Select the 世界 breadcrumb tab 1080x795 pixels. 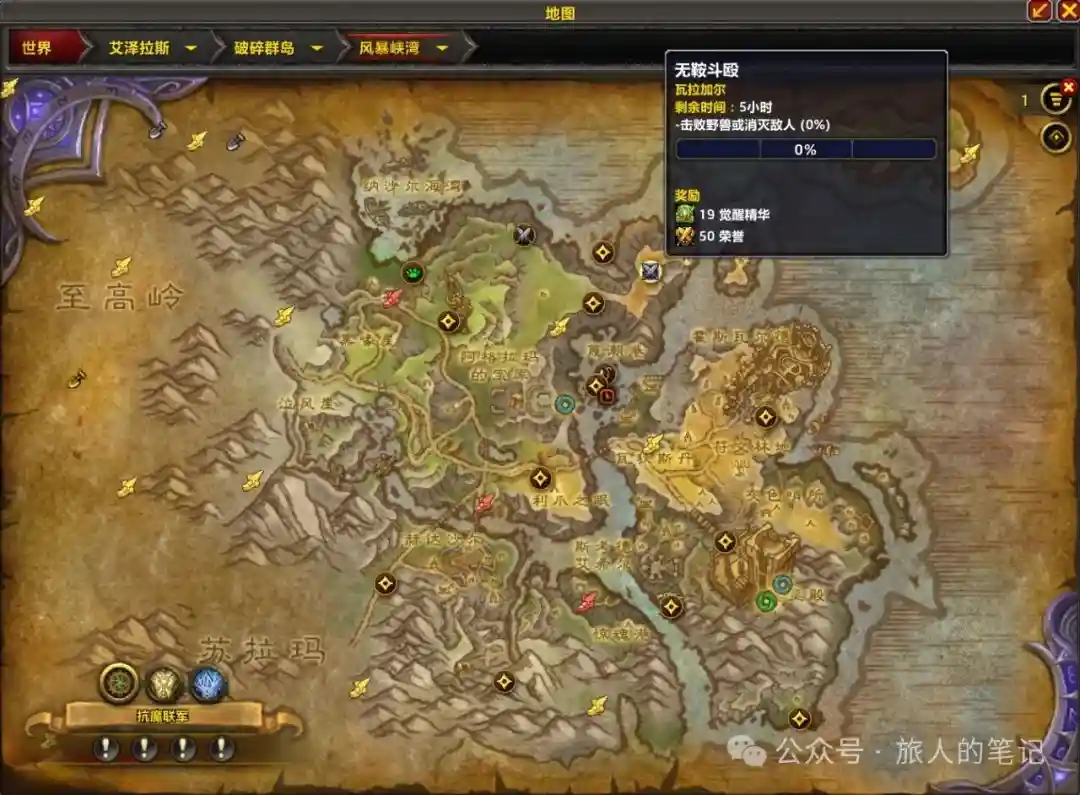pos(37,48)
